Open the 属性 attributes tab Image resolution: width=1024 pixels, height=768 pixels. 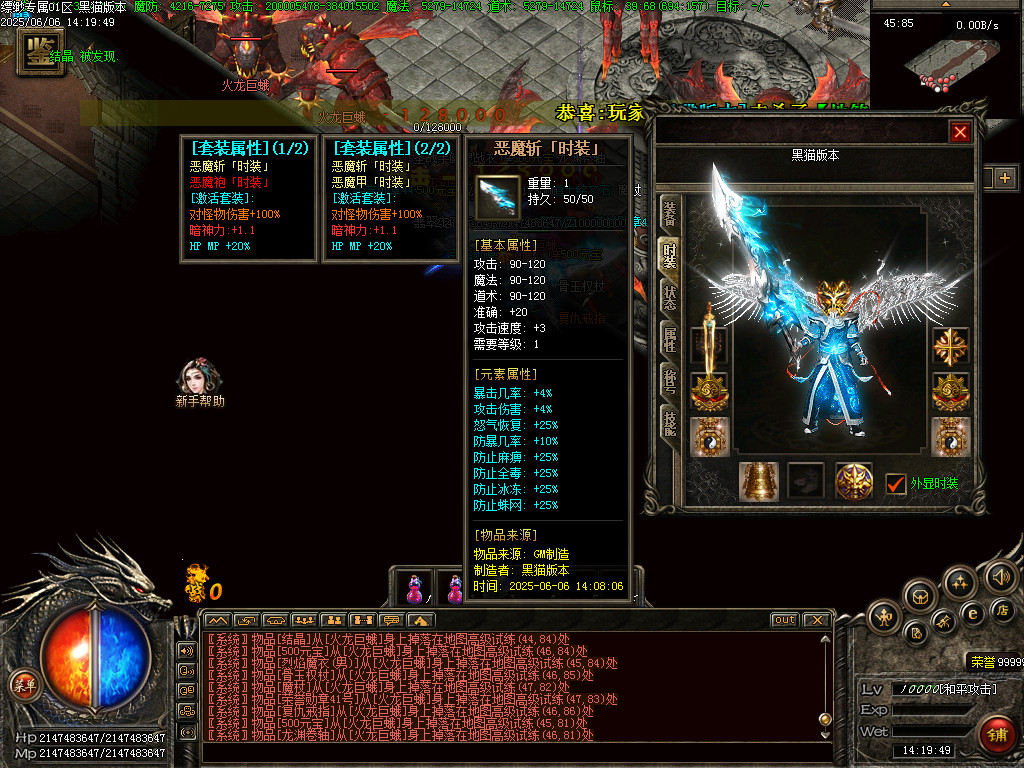tap(669, 340)
